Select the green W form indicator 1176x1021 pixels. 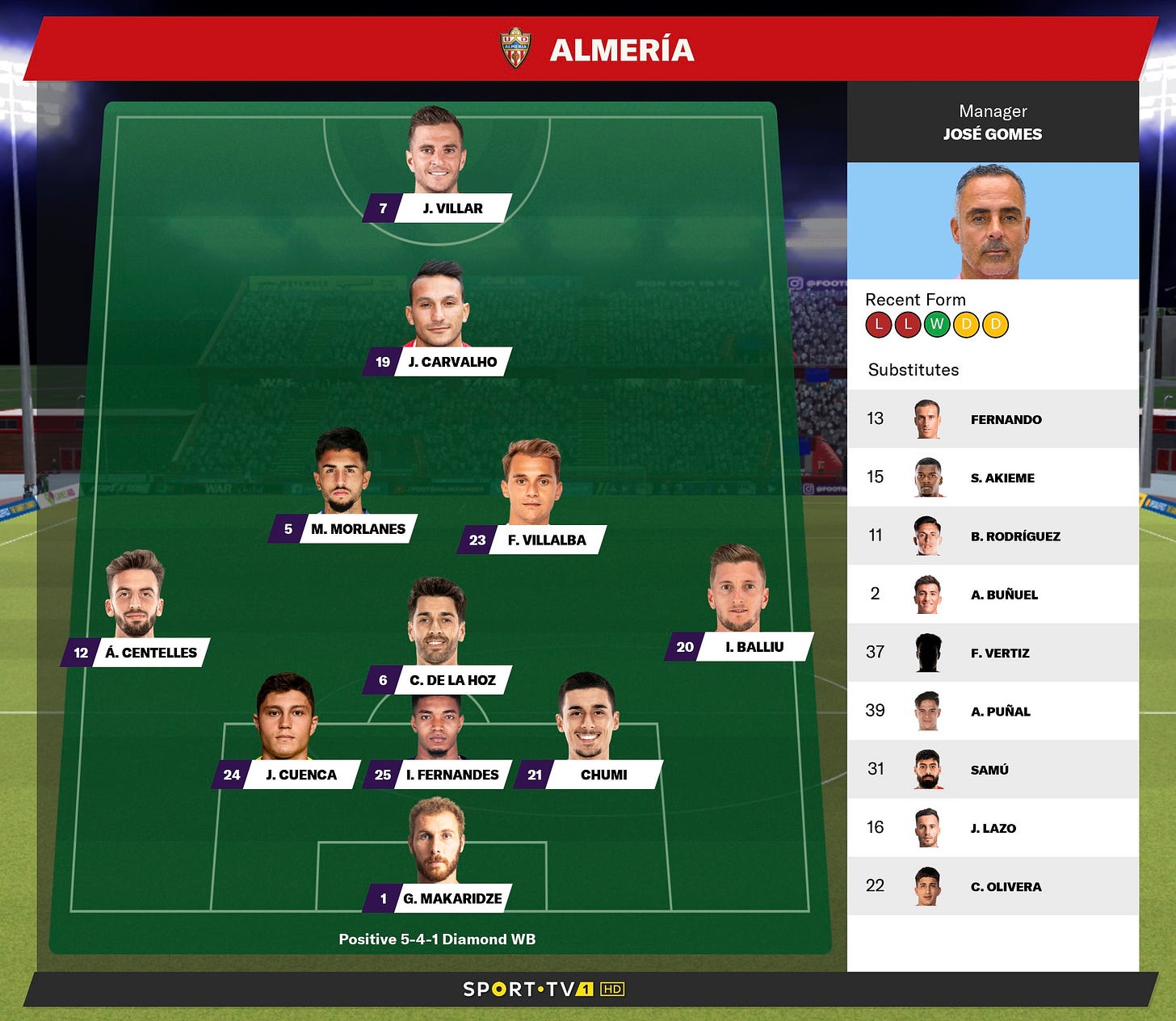click(938, 326)
